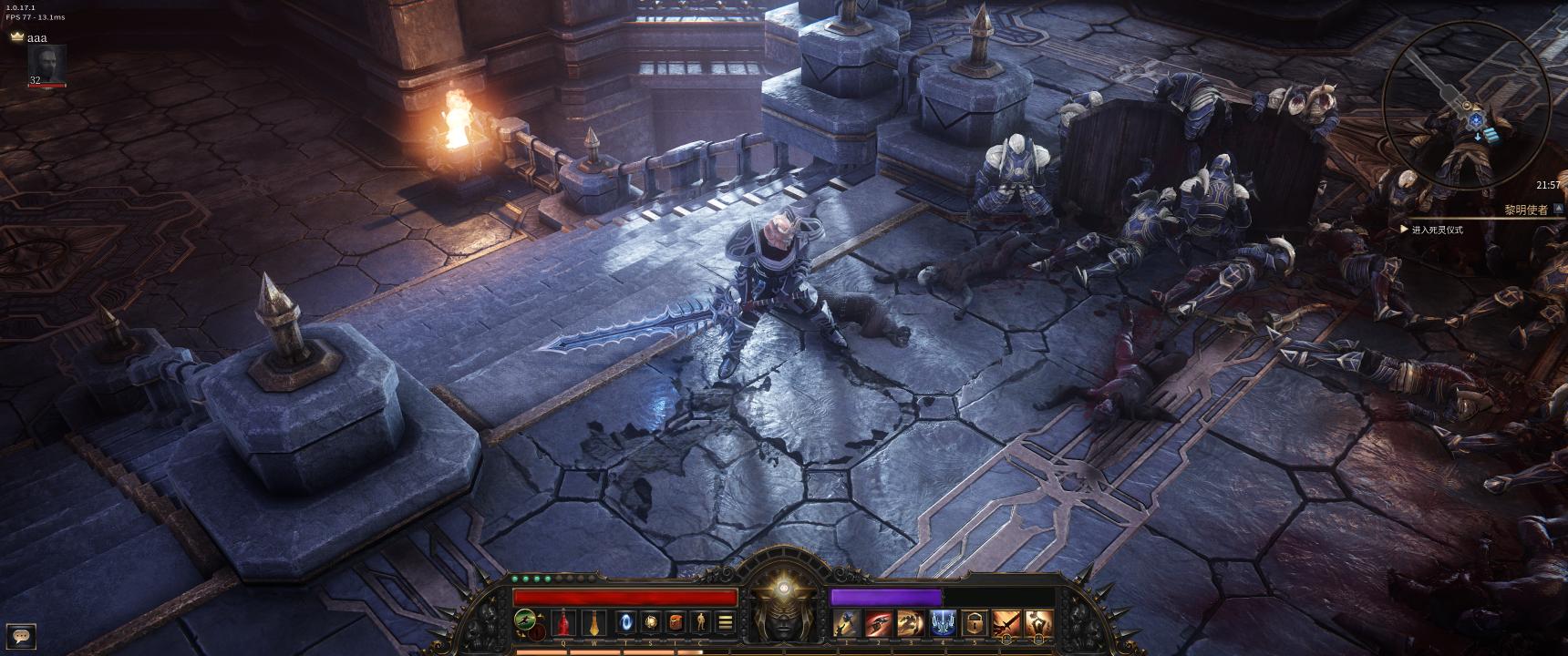1568x656 pixels.
Task: Open the town portal from the hotbar
Action: click(625, 621)
